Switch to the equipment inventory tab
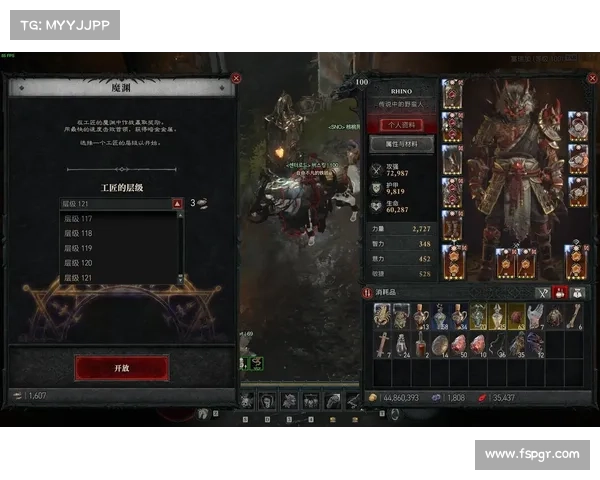Viewport: 600px width, 480px height. pyautogui.click(x=543, y=291)
